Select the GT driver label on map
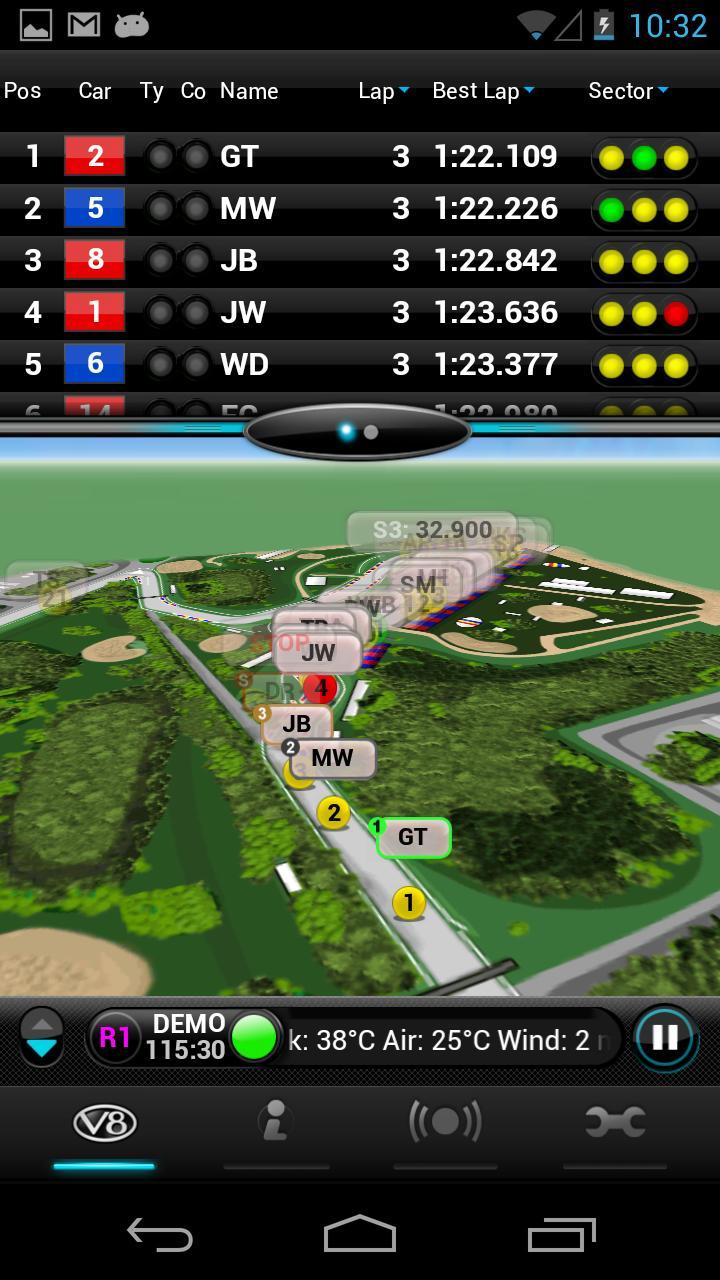Screen dimensions: 720x1280 413,837
